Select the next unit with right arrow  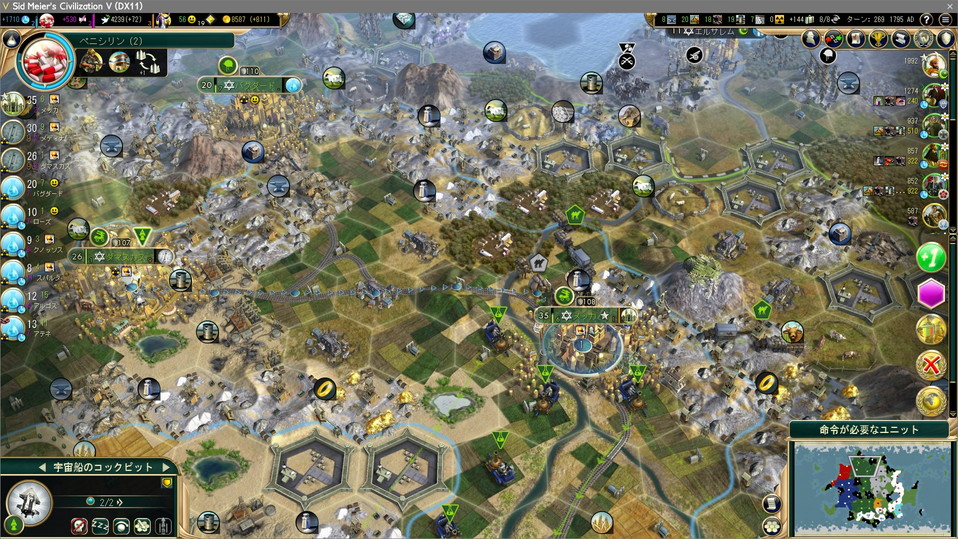click(x=166, y=467)
